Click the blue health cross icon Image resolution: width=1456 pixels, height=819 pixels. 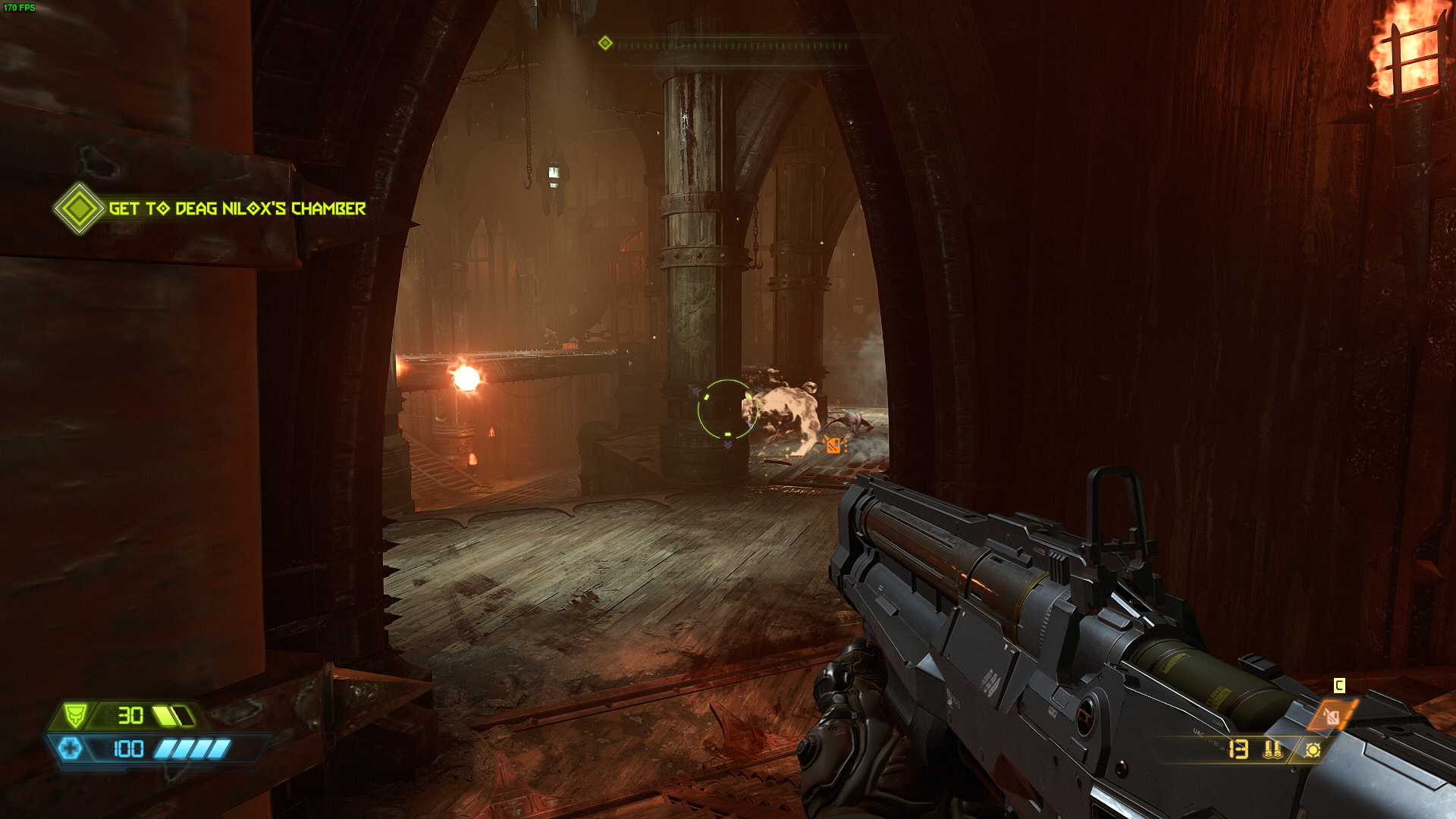click(71, 749)
